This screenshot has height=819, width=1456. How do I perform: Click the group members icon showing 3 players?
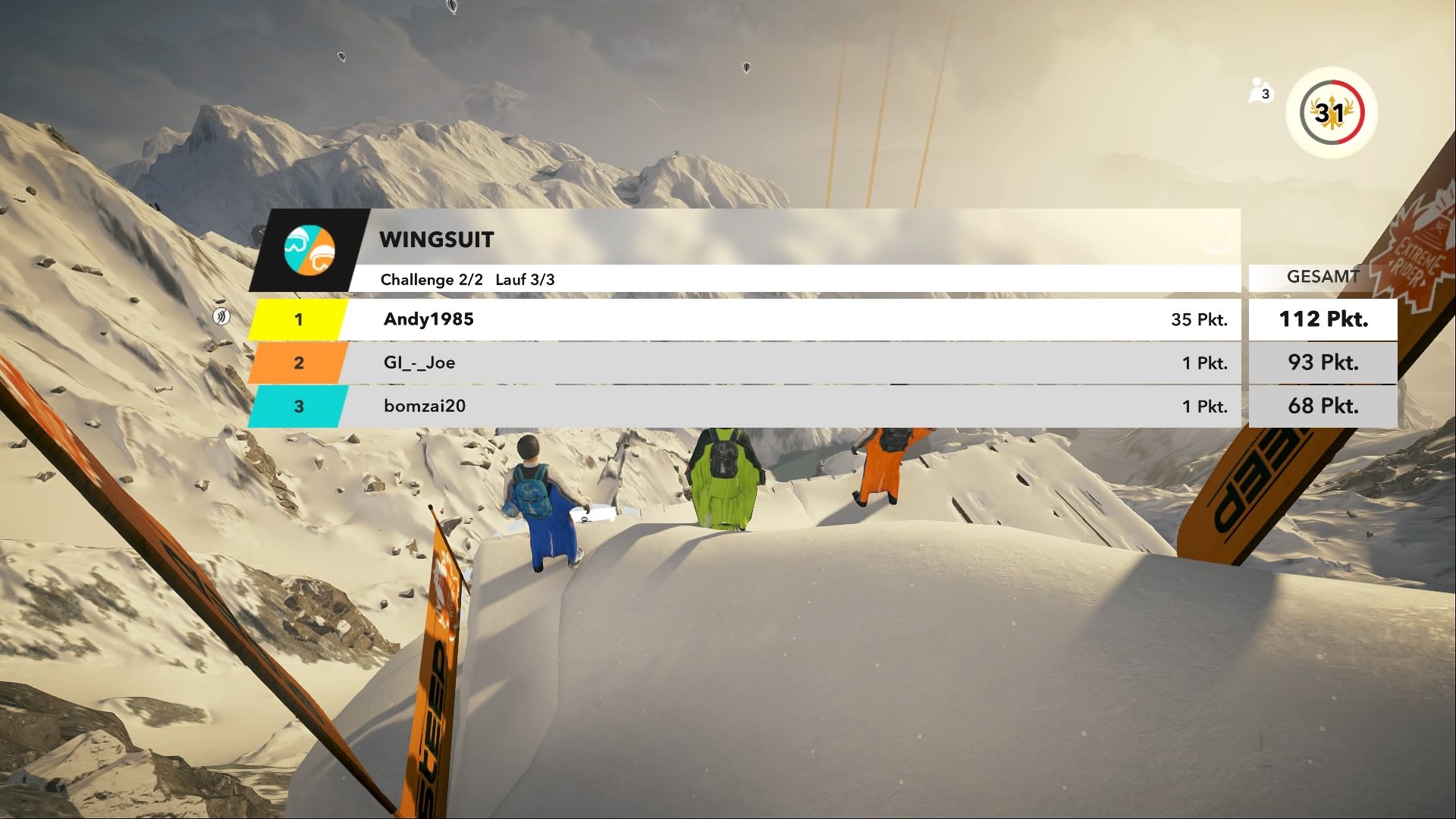tap(1259, 91)
